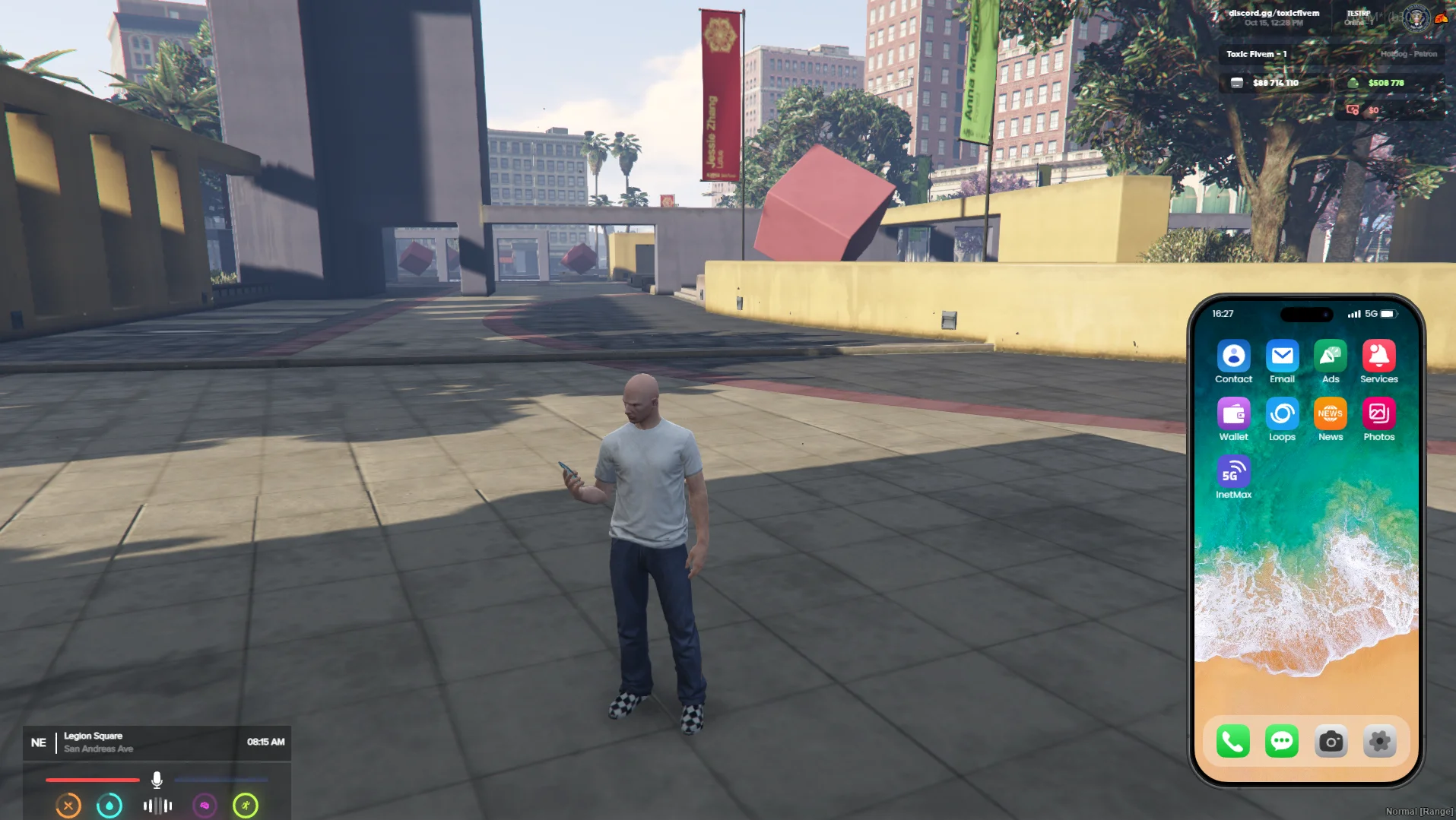This screenshot has height=820, width=1456.
Task: Open the messages chat bubble app
Action: (x=1282, y=741)
